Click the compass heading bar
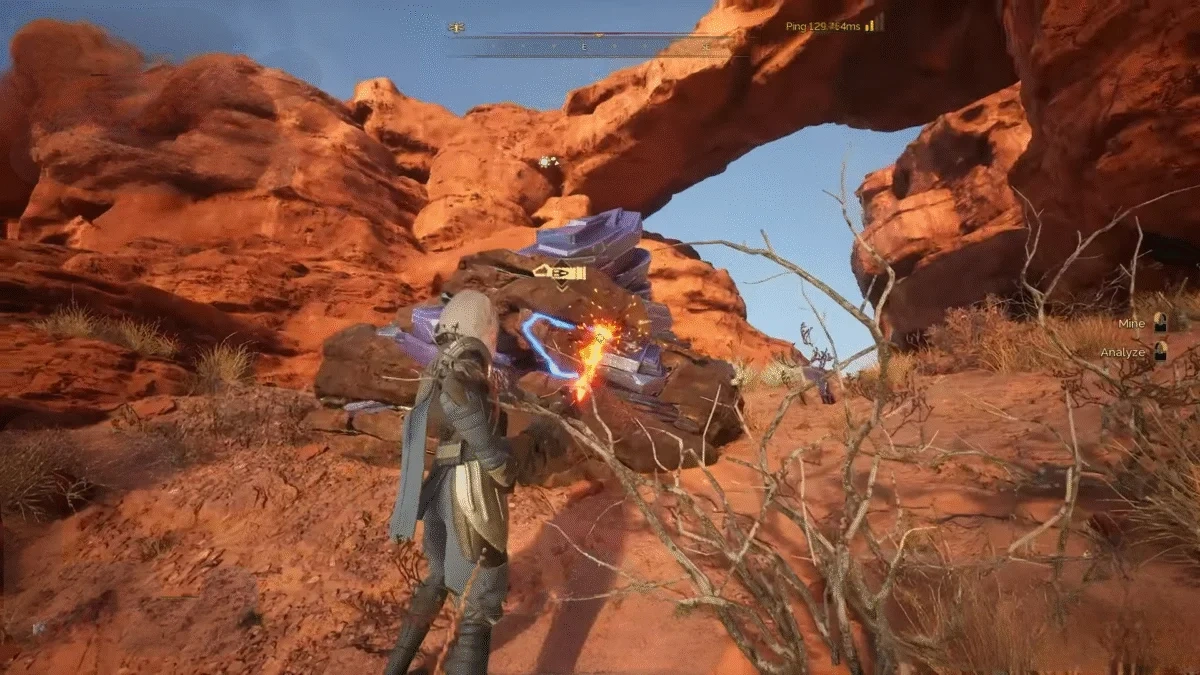 coord(598,45)
